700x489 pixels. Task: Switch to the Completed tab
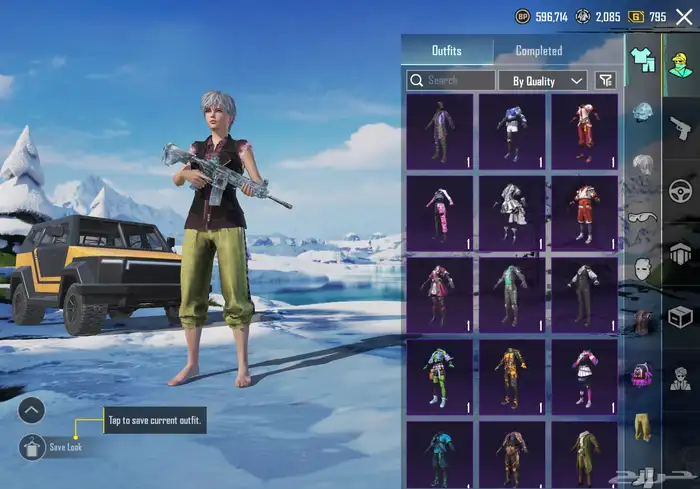coord(538,51)
